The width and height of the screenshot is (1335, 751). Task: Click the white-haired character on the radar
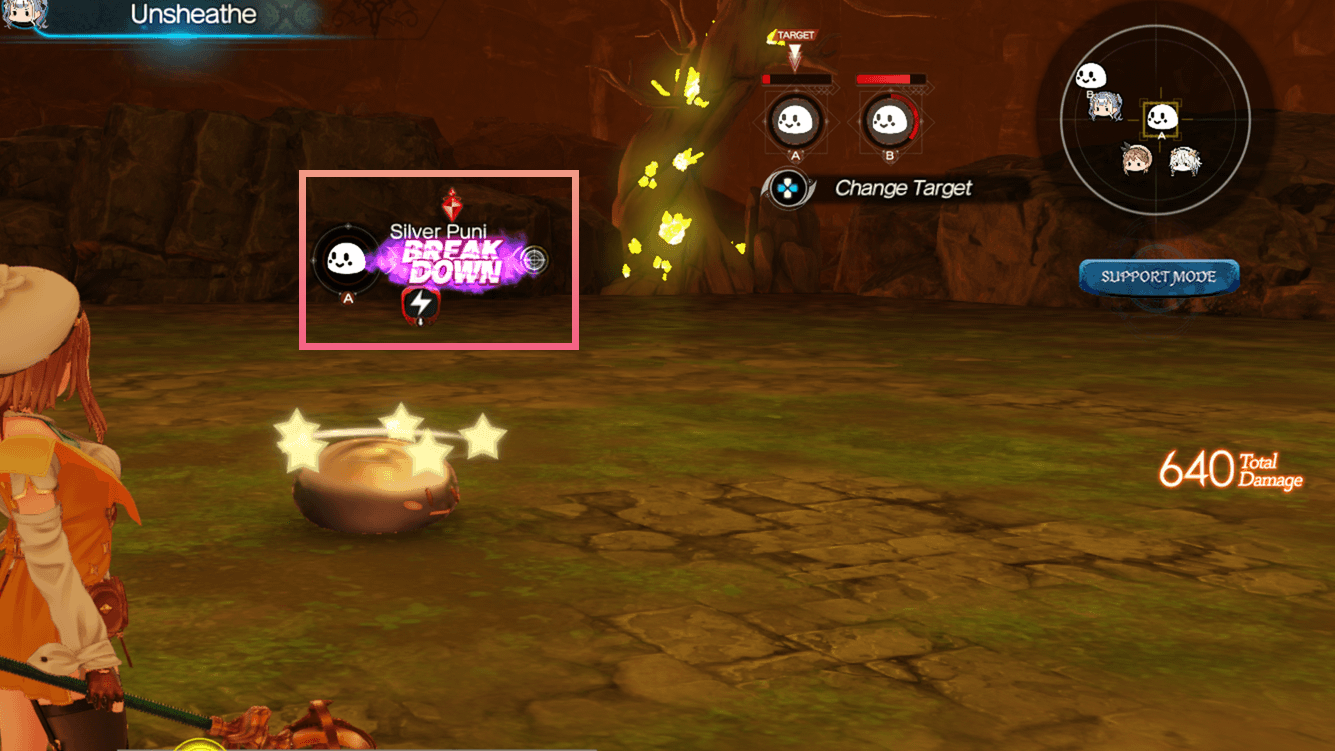coord(1184,161)
